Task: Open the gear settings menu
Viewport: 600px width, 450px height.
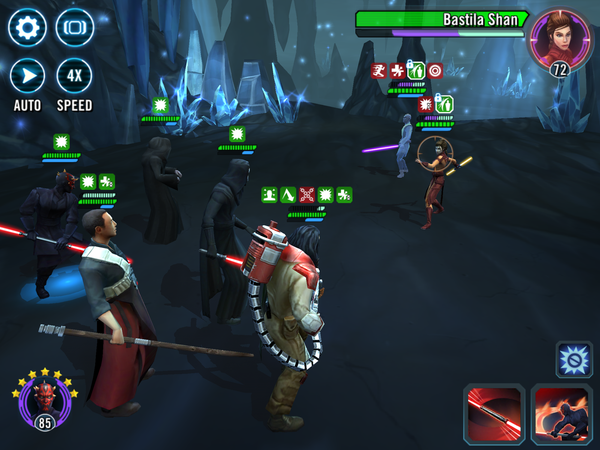Action: click(27, 27)
